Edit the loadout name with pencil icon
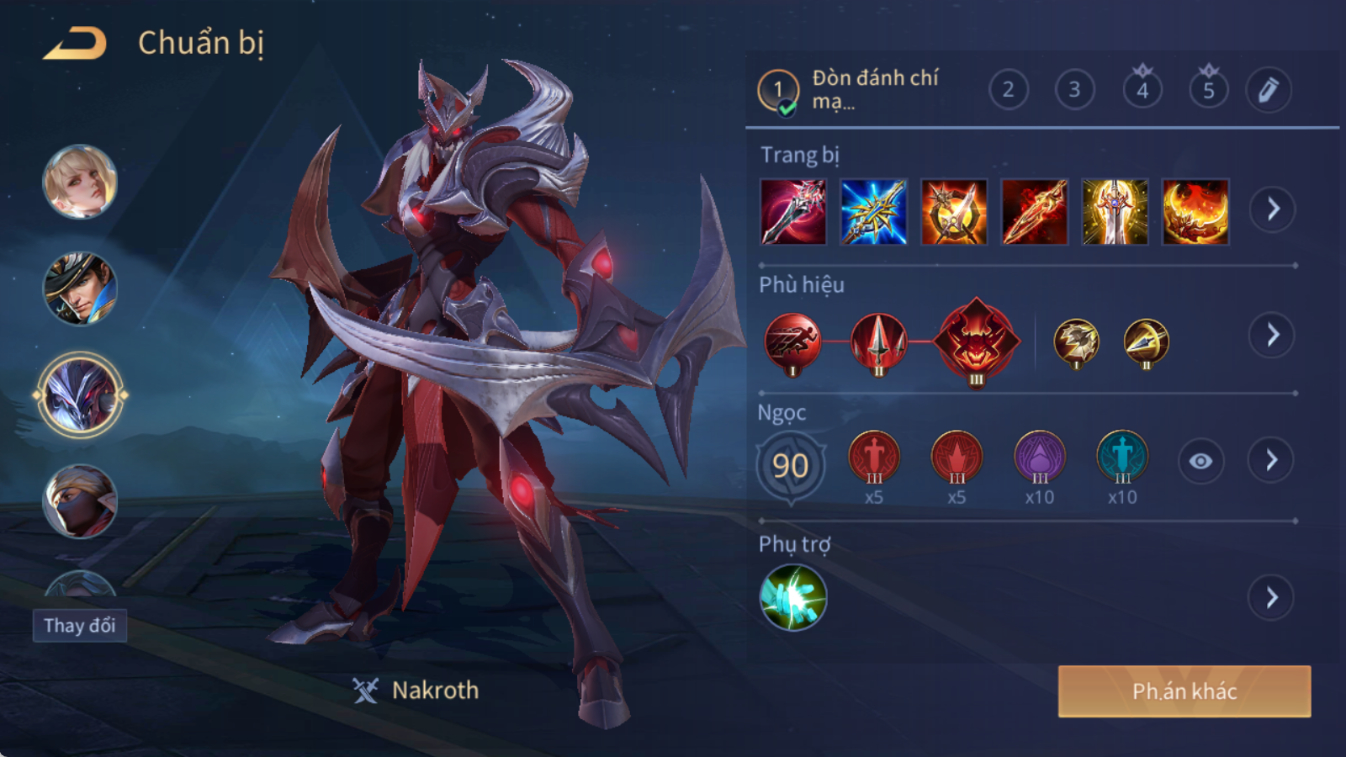 click(x=1268, y=90)
